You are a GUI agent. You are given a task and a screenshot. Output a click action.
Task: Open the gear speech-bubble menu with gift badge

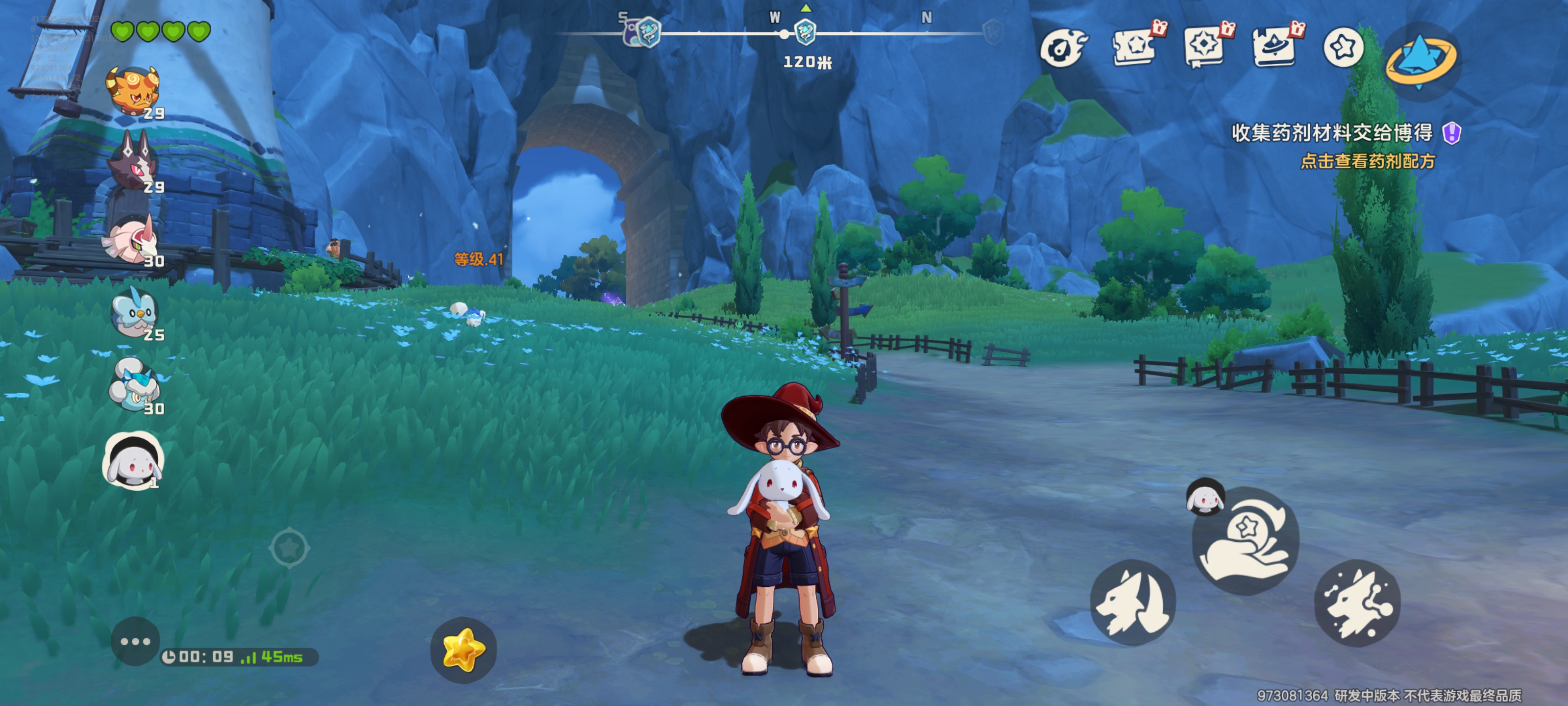pyautogui.click(x=1204, y=46)
